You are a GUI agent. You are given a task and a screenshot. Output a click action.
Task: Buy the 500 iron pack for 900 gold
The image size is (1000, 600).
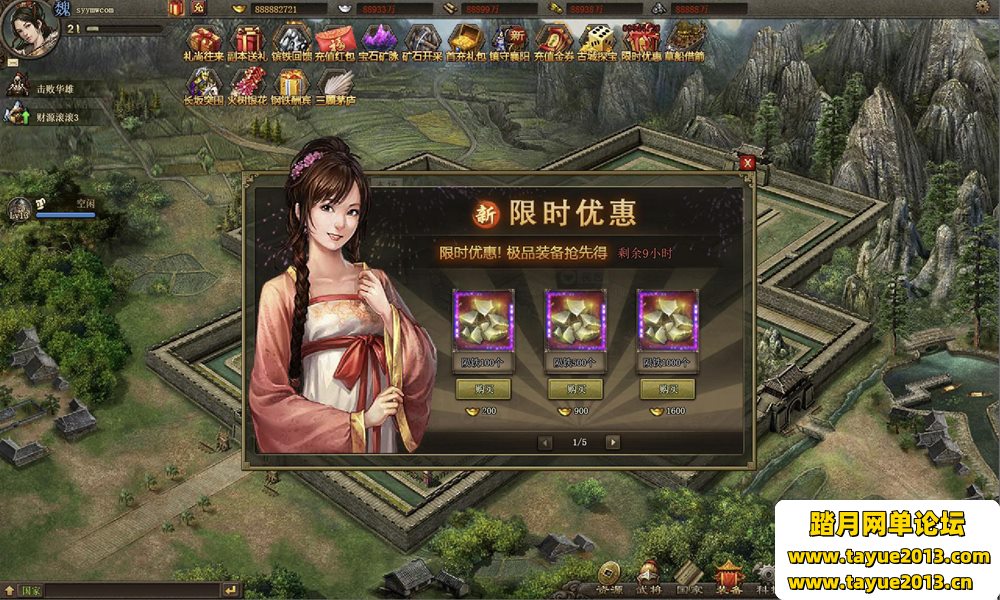click(x=574, y=388)
